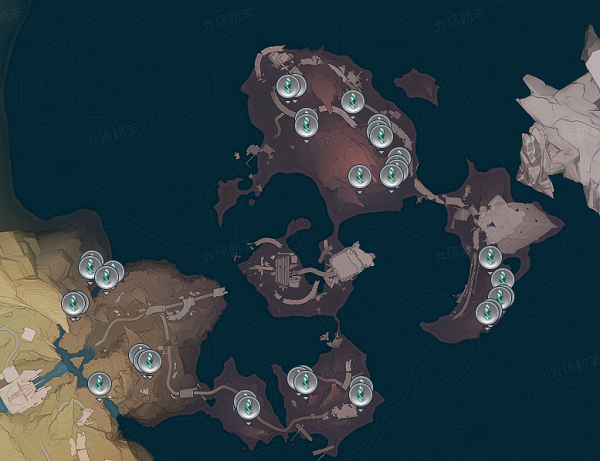Select the marker on the yellow sand region
The image size is (600, 461).
pos(73,302)
